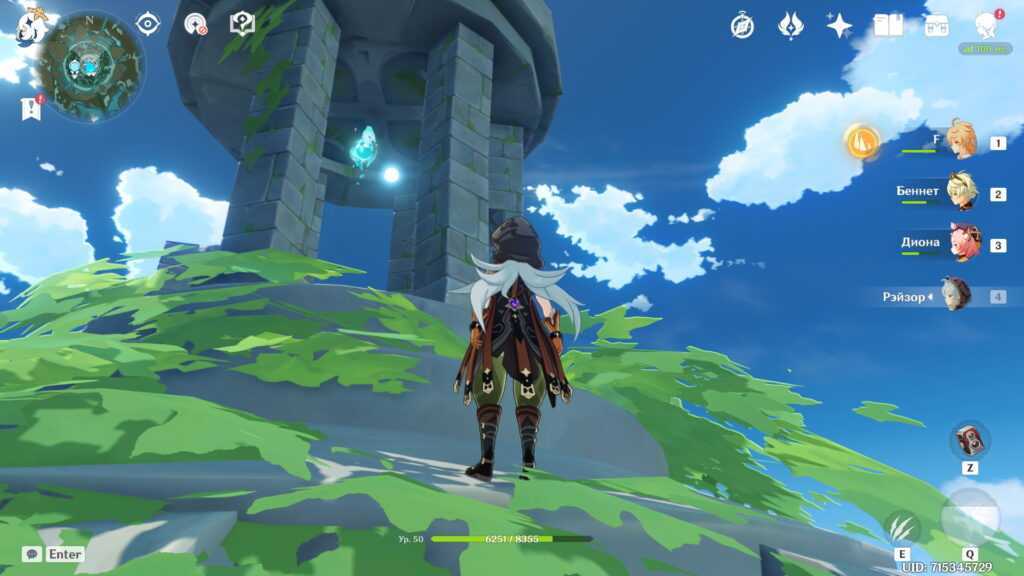The width and height of the screenshot is (1024, 576).
Task: Open the Adventurer Handbook book icon
Action: [x=888, y=26]
